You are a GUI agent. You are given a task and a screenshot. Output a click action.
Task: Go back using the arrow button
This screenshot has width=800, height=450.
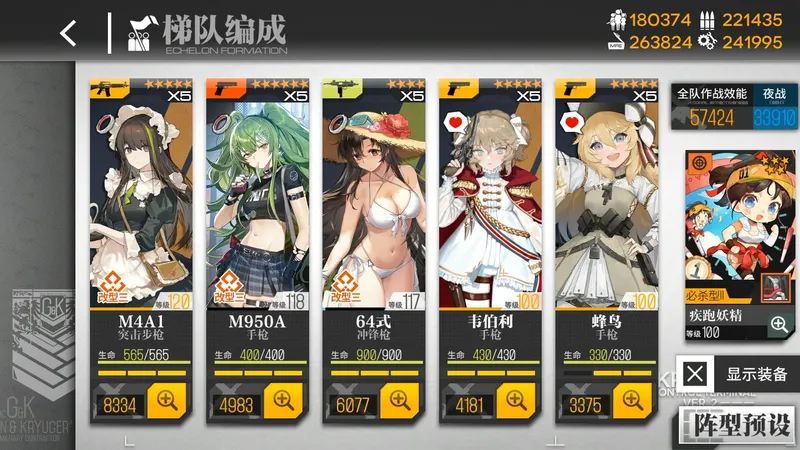coord(67,33)
